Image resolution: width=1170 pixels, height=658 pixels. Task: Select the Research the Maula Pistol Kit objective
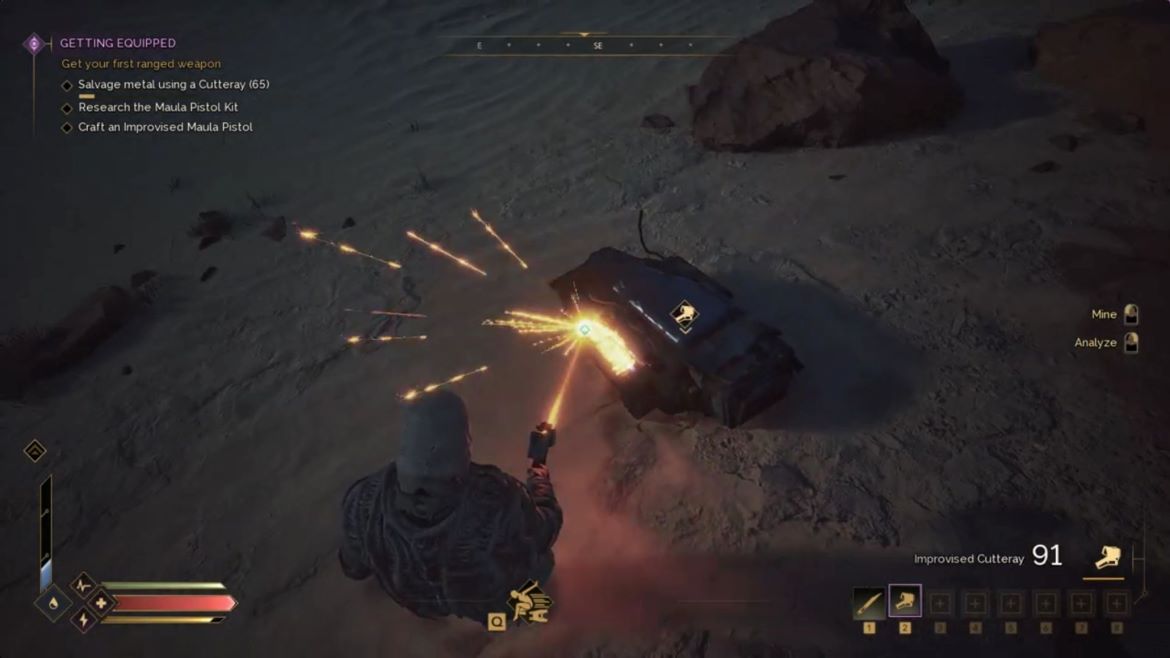point(158,107)
